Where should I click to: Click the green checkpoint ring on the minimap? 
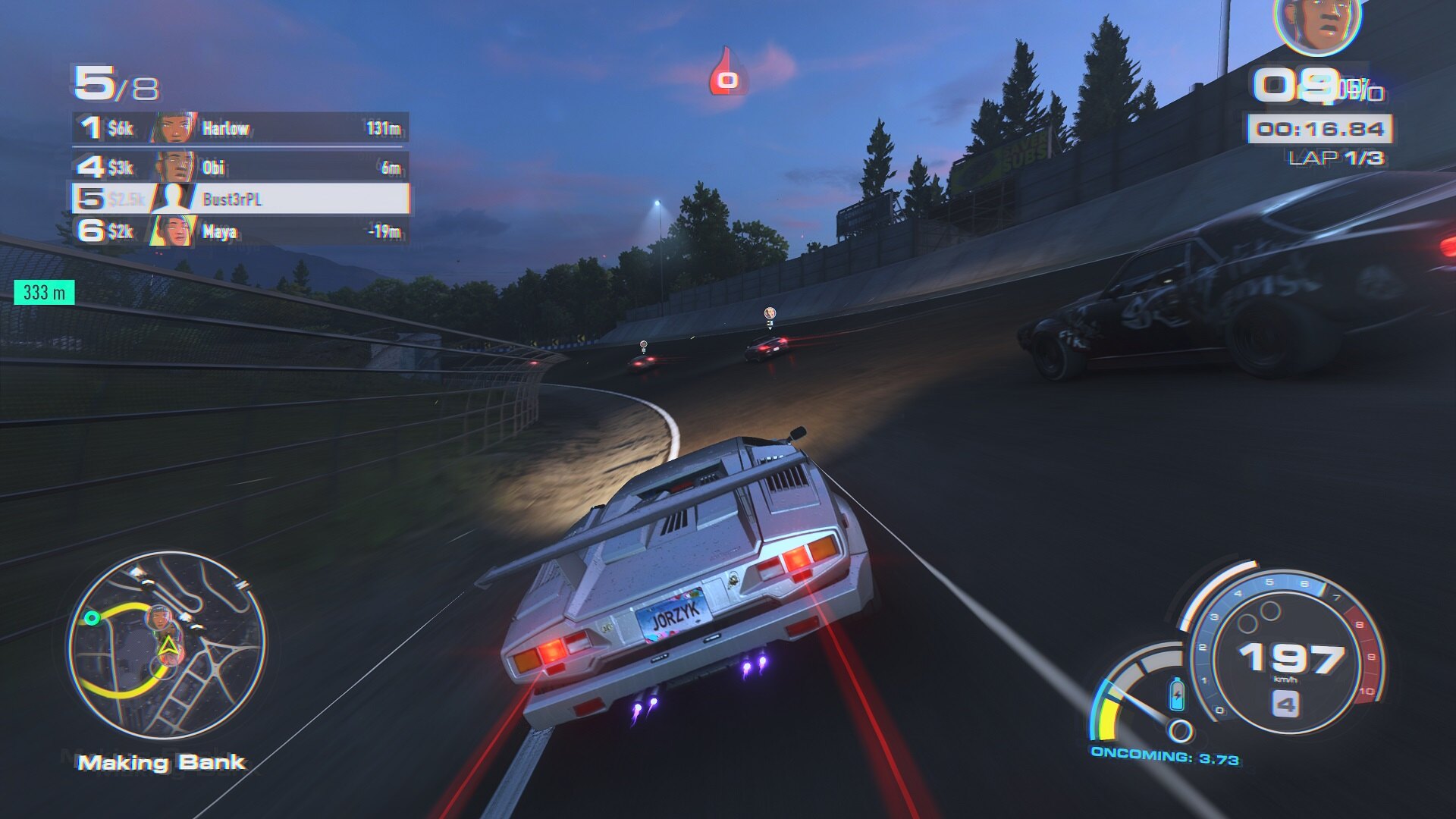click(x=93, y=618)
